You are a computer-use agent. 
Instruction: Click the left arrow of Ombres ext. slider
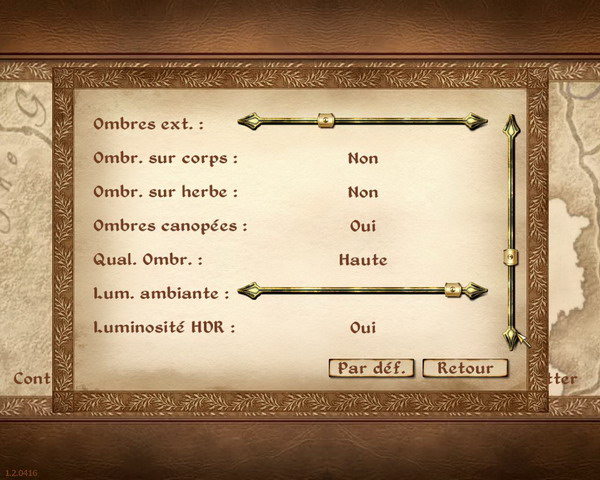248,122
